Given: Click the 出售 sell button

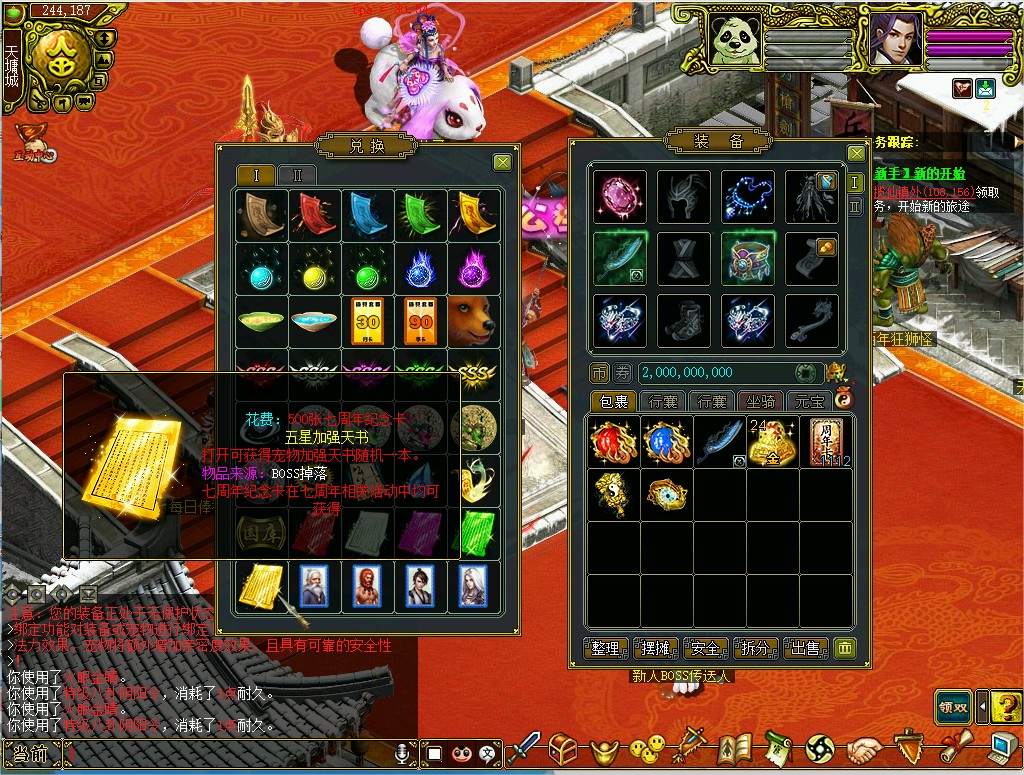Looking at the screenshot, I should coord(805,648).
